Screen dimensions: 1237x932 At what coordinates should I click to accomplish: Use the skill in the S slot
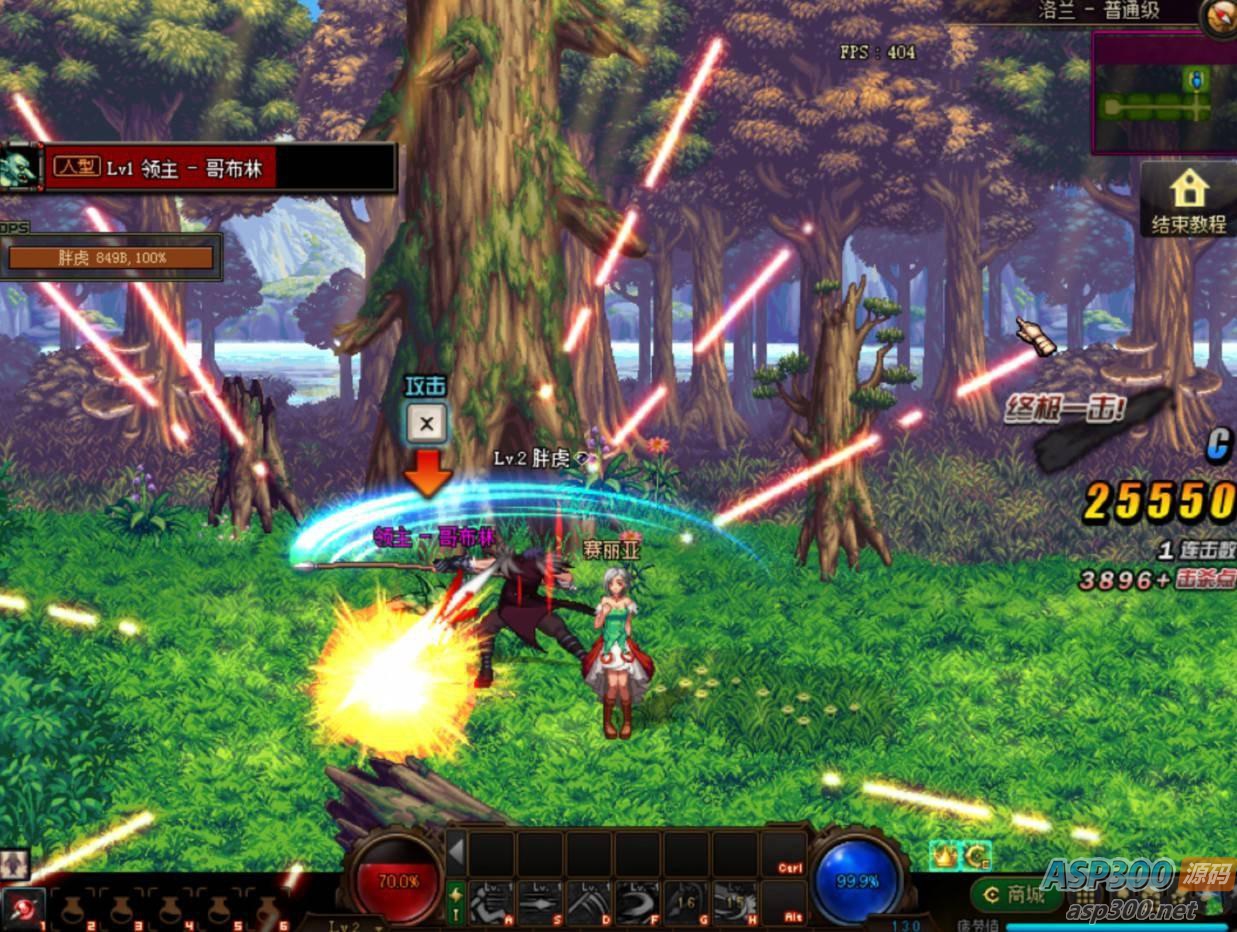pyautogui.click(x=541, y=902)
